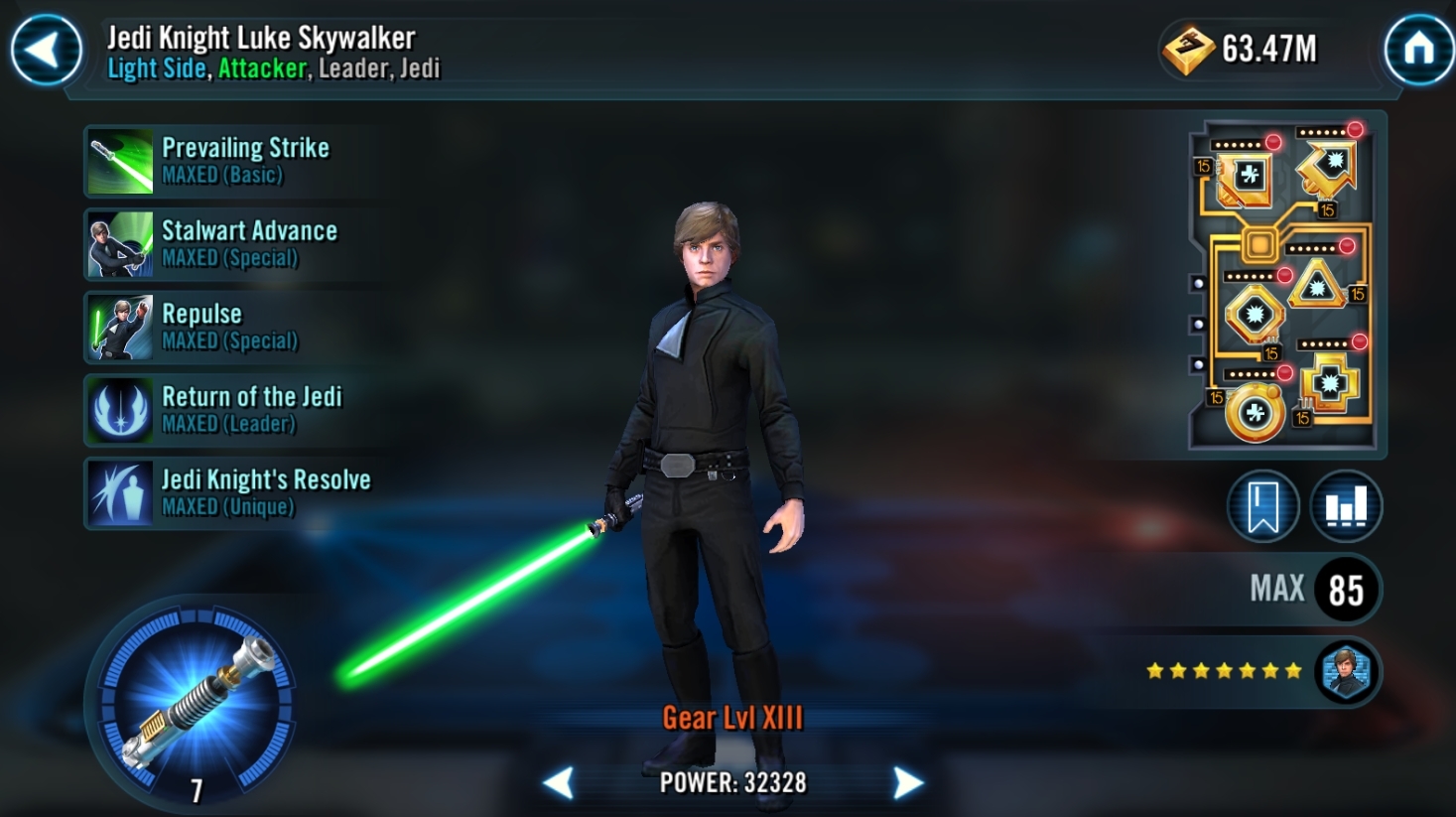
Task: Open the Luke portrait shards button
Action: 1346,672
